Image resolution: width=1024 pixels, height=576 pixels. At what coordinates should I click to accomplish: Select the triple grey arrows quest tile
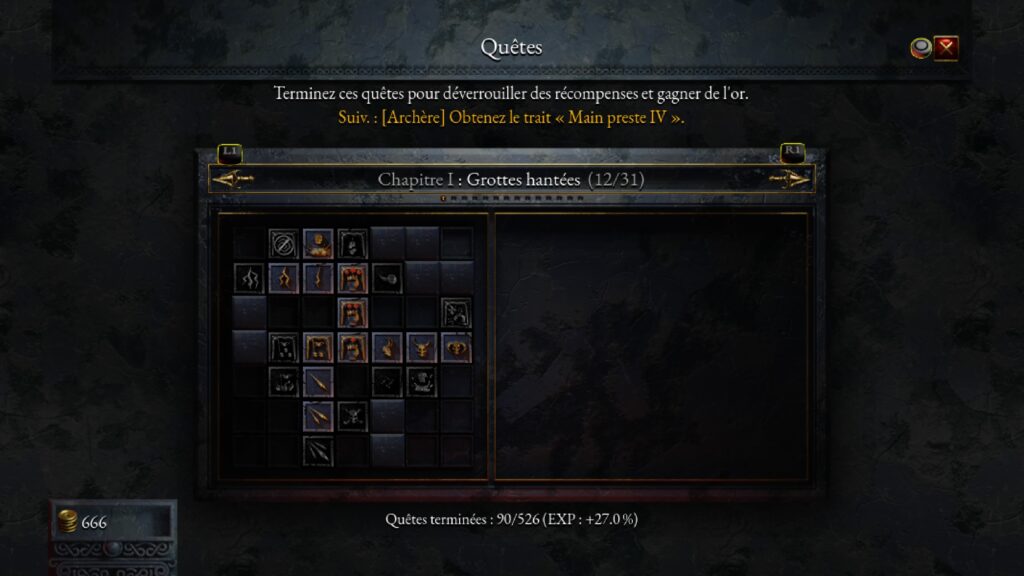coord(318,450)
